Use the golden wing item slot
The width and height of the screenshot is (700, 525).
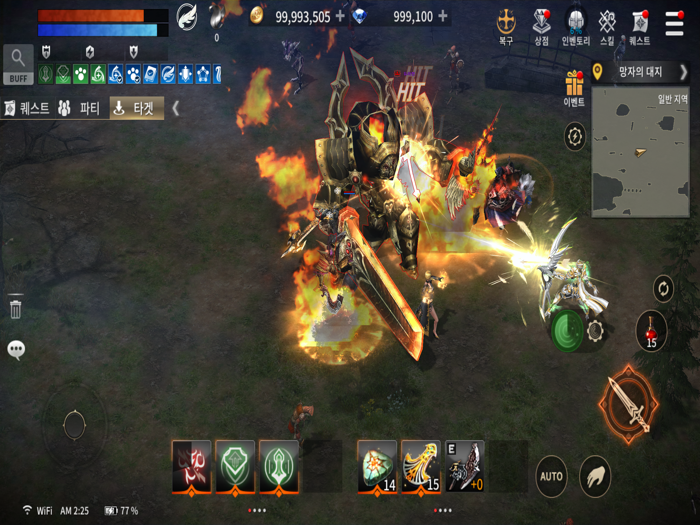[x=421, y=465]
